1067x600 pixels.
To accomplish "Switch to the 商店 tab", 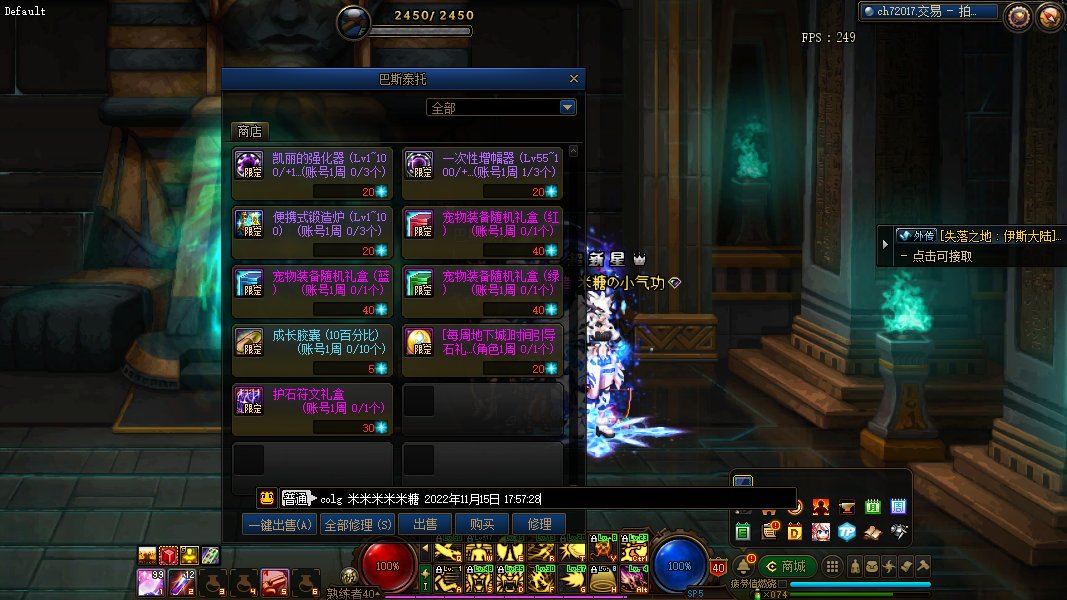I will click(249, 131).
